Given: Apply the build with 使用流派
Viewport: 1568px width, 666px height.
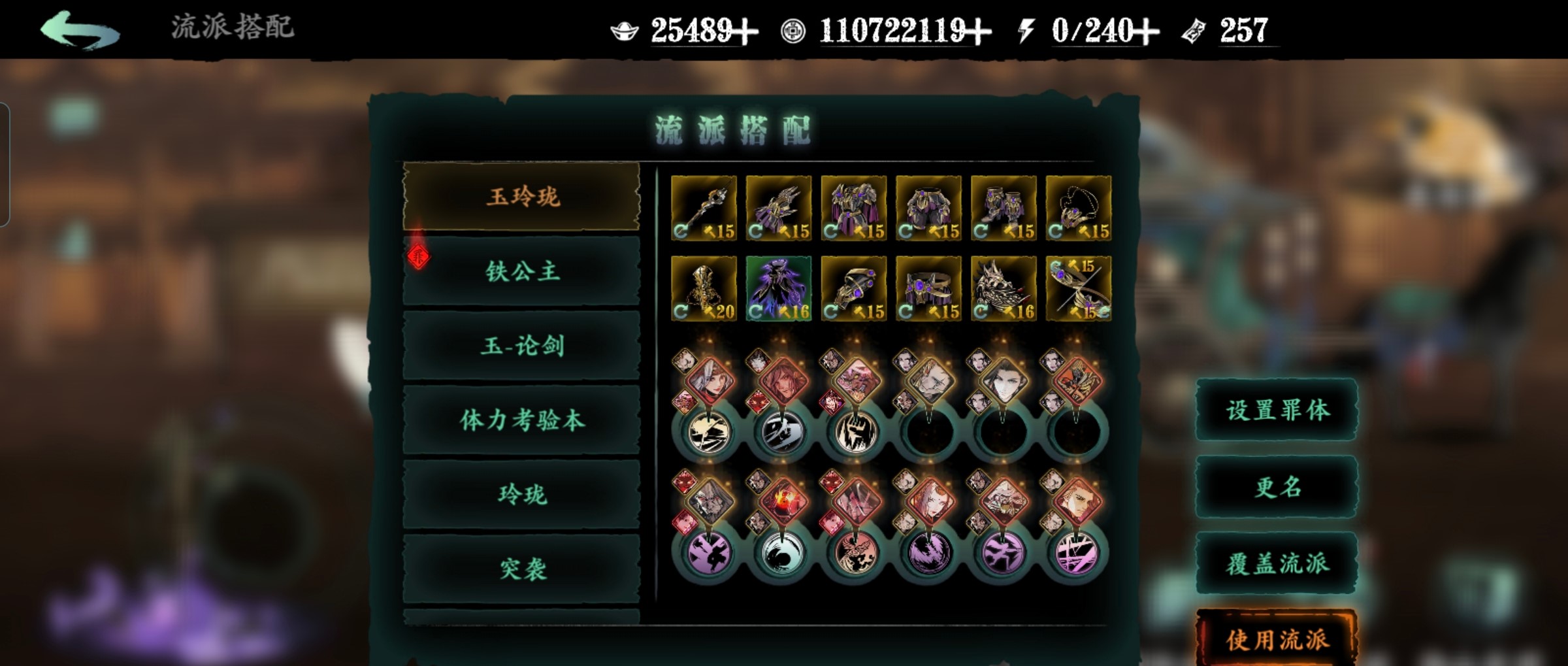Looking at the screenshot, I should [1277, 639].
